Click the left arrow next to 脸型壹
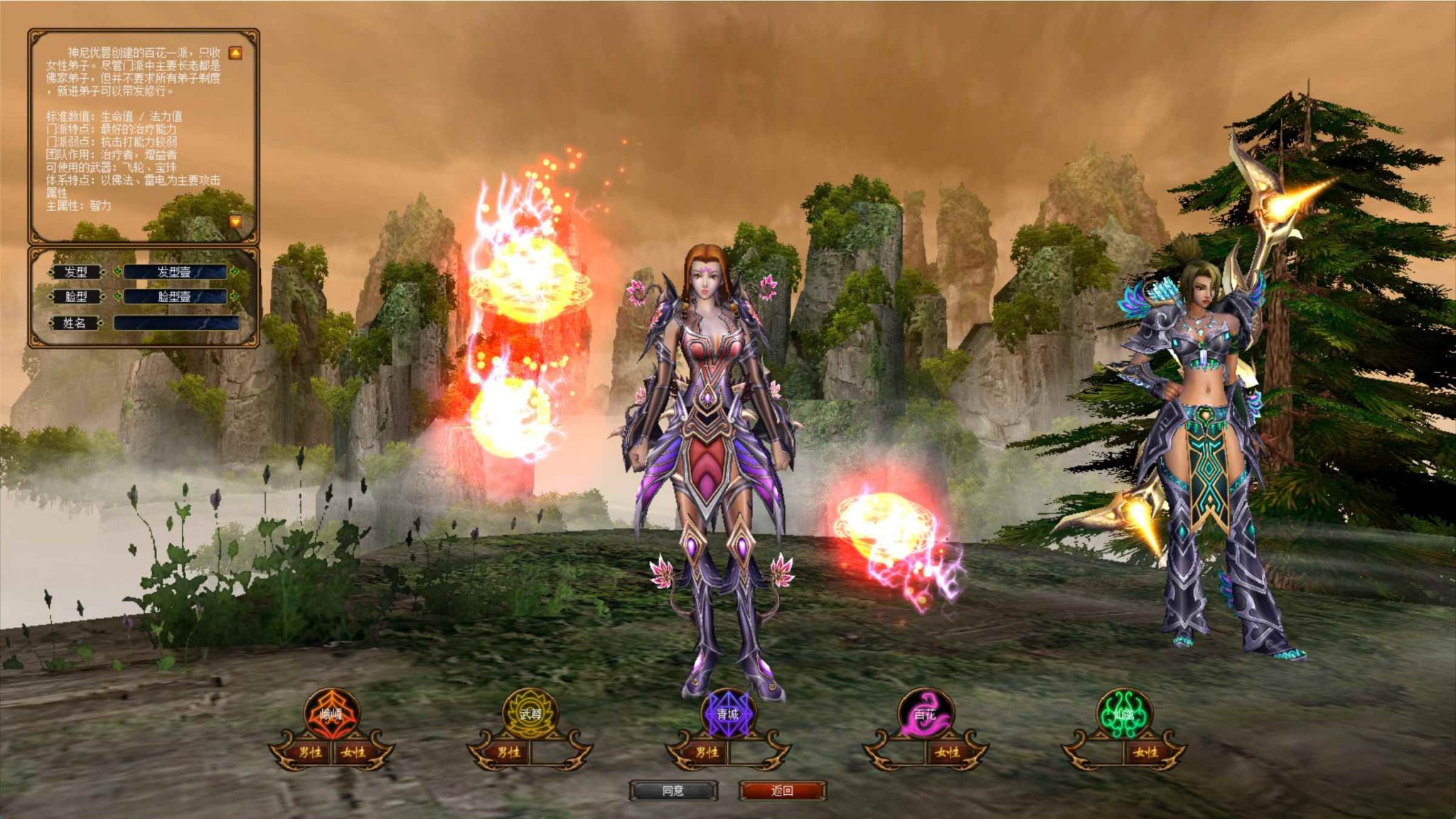1456x819 pixels. click(117, 296)
